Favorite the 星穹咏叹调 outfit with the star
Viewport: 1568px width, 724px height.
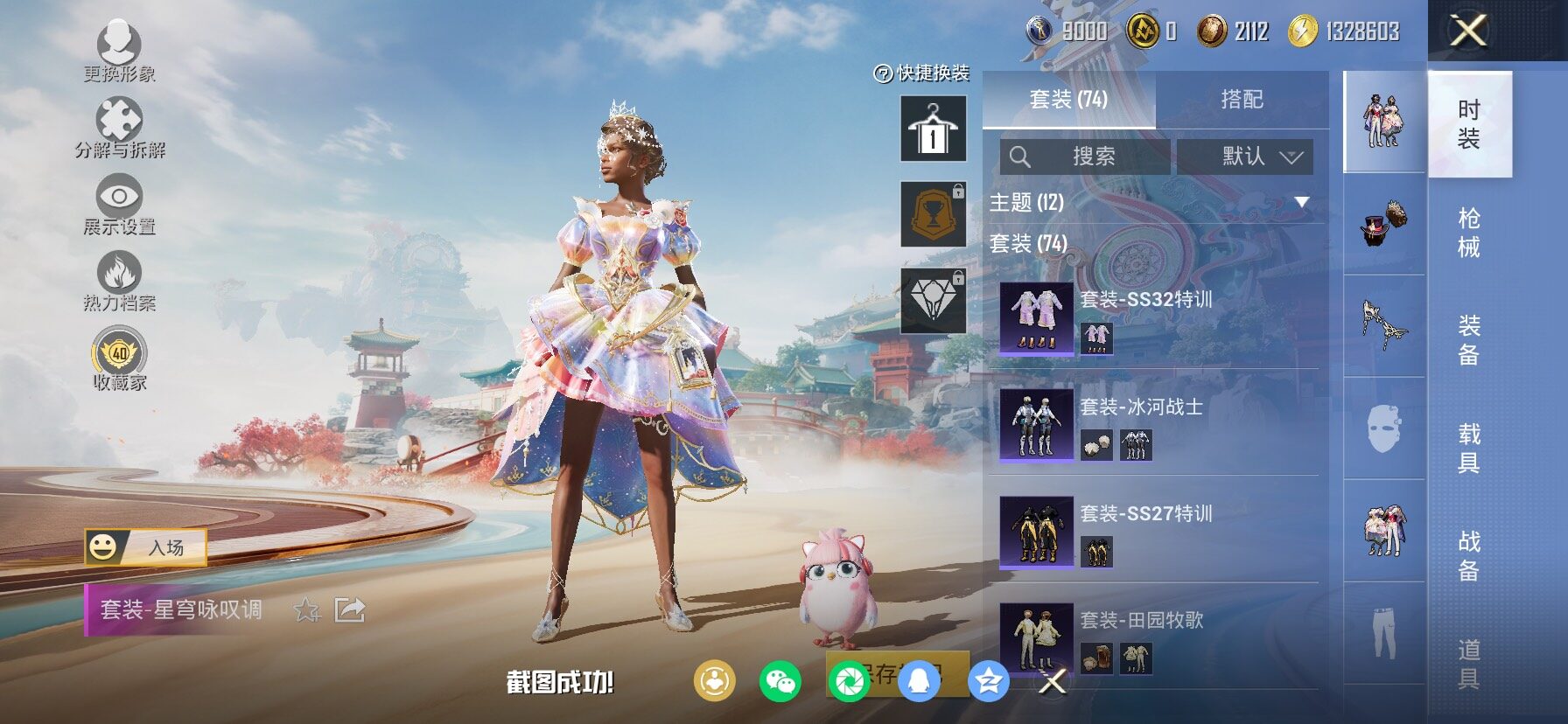[307, 609]
